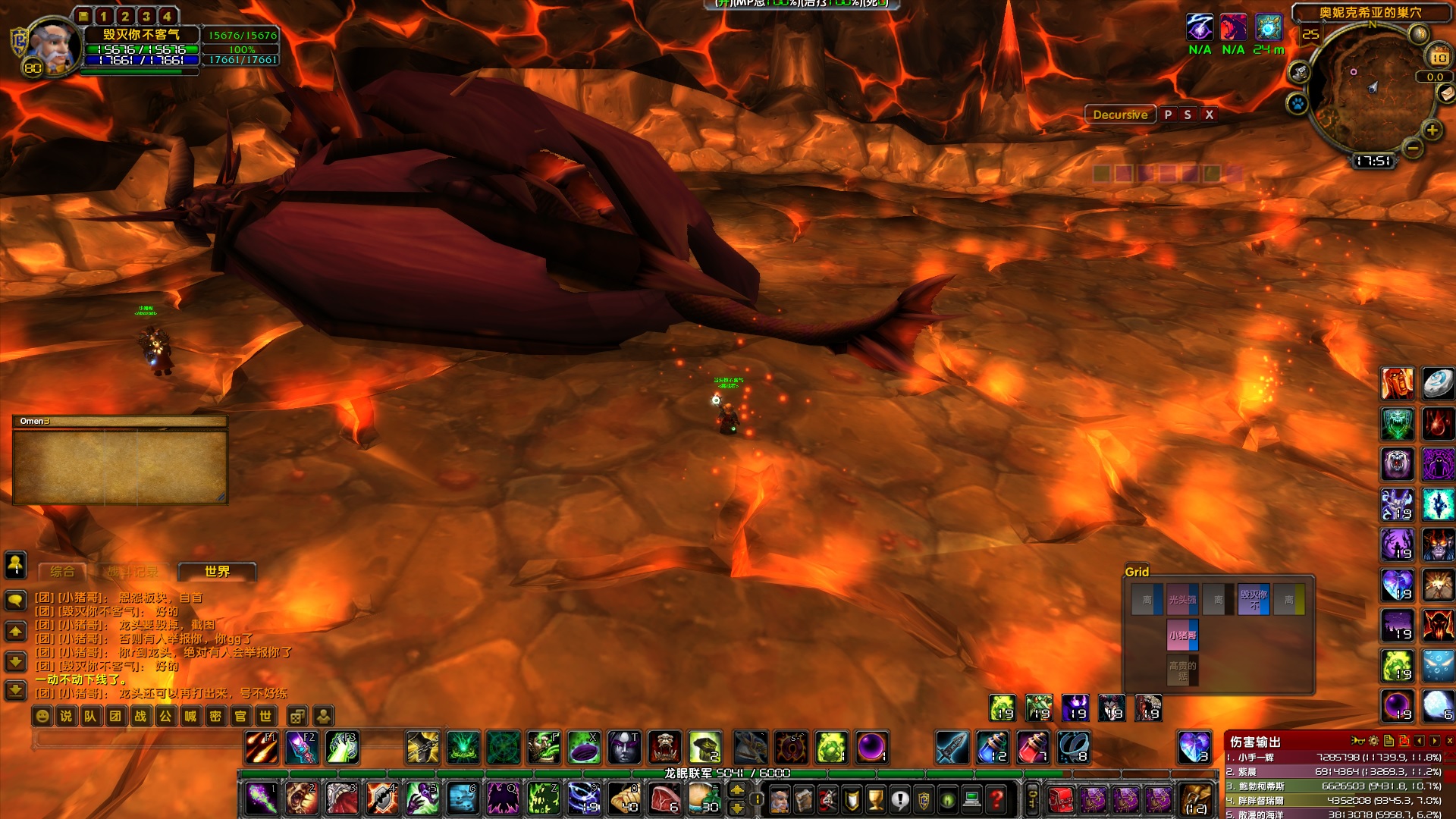
Task: Click the dice roll button in chat bar
Action: pyautogui.click(x=297, y=716)
